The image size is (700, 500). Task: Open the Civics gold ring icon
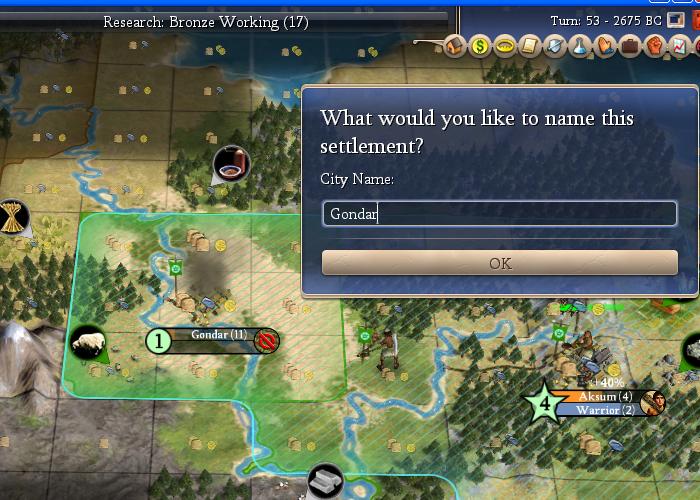506,46
